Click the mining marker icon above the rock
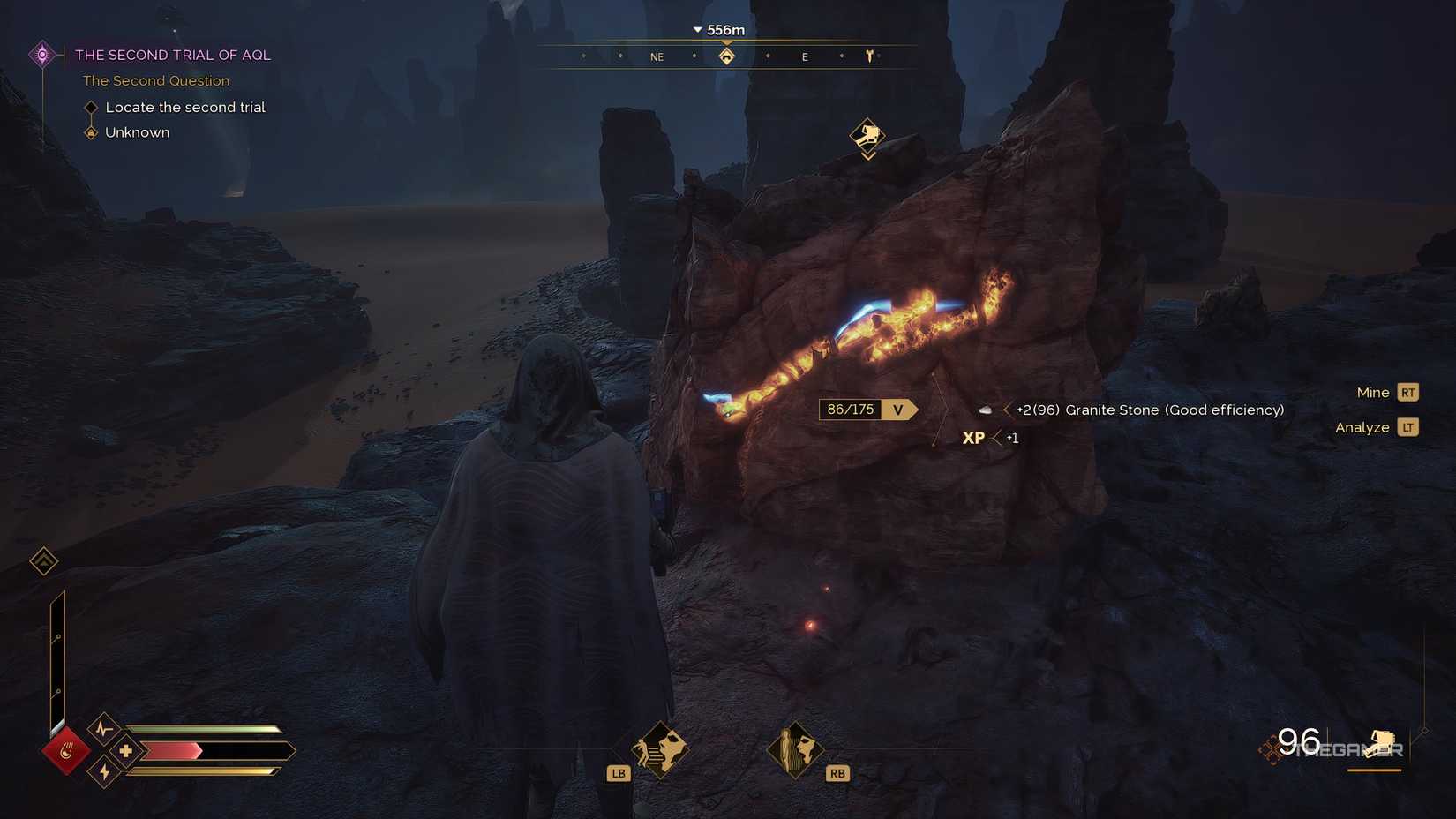Screen dimensions: 1456x819 tap(867, 136)
